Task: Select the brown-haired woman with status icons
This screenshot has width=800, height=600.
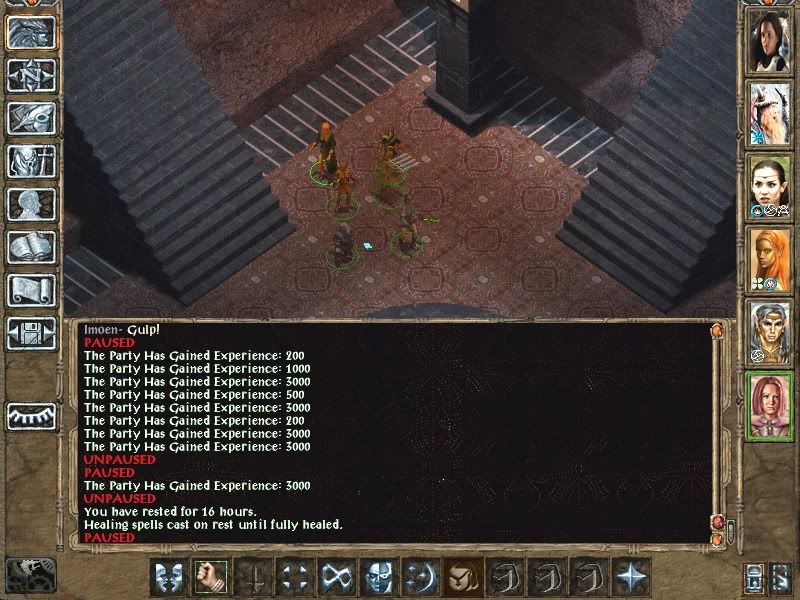Action: click(x=770, y=185)
